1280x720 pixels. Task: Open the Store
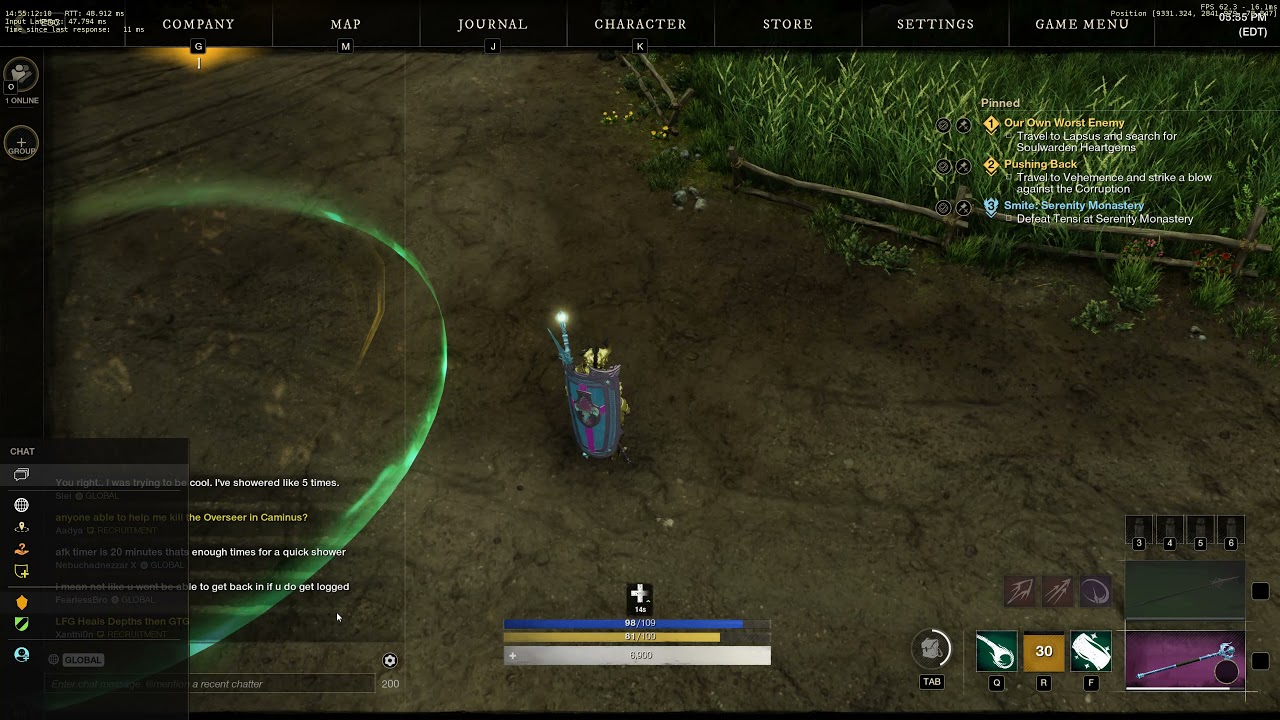pos(788,24)
